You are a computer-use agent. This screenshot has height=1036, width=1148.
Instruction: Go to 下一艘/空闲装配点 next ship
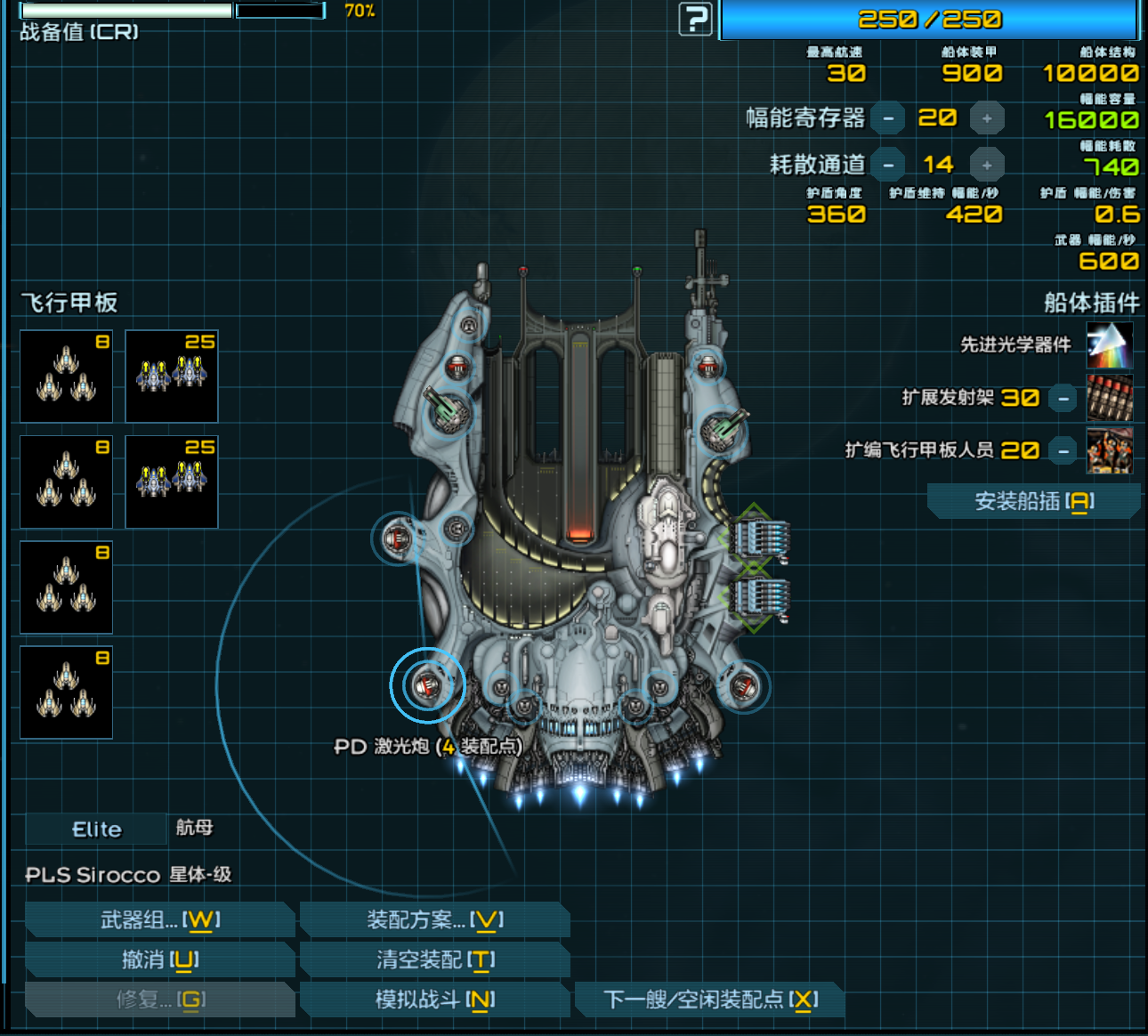(710, 1000)
